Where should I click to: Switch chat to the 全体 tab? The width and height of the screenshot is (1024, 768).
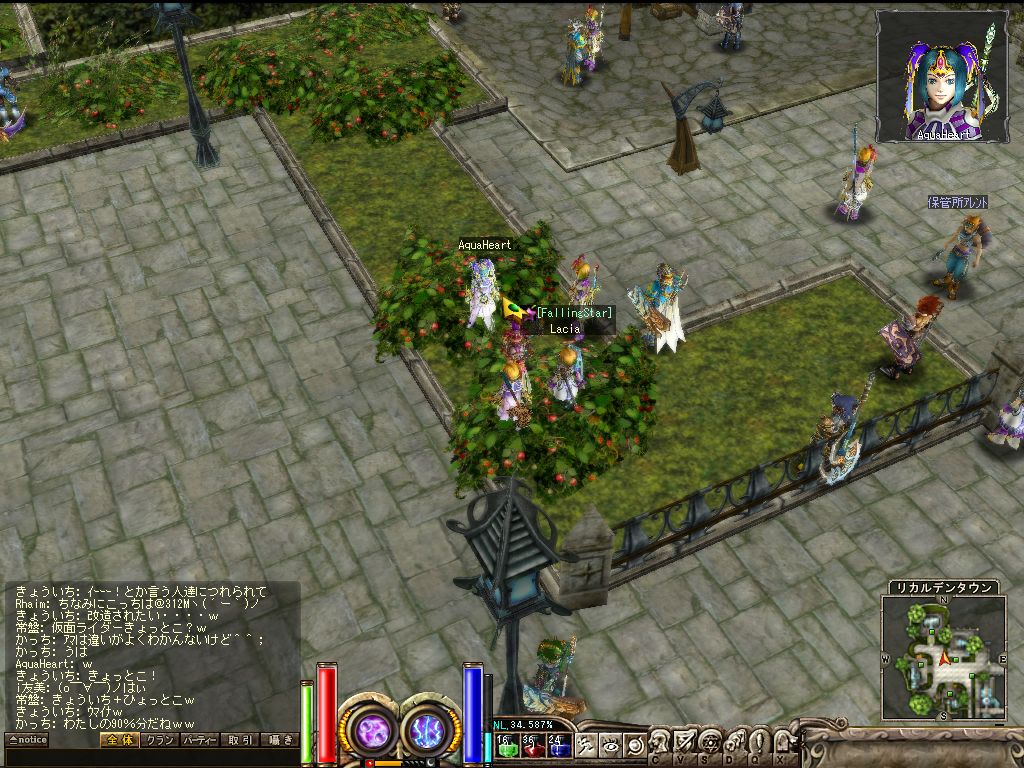[x=119, y=740]
